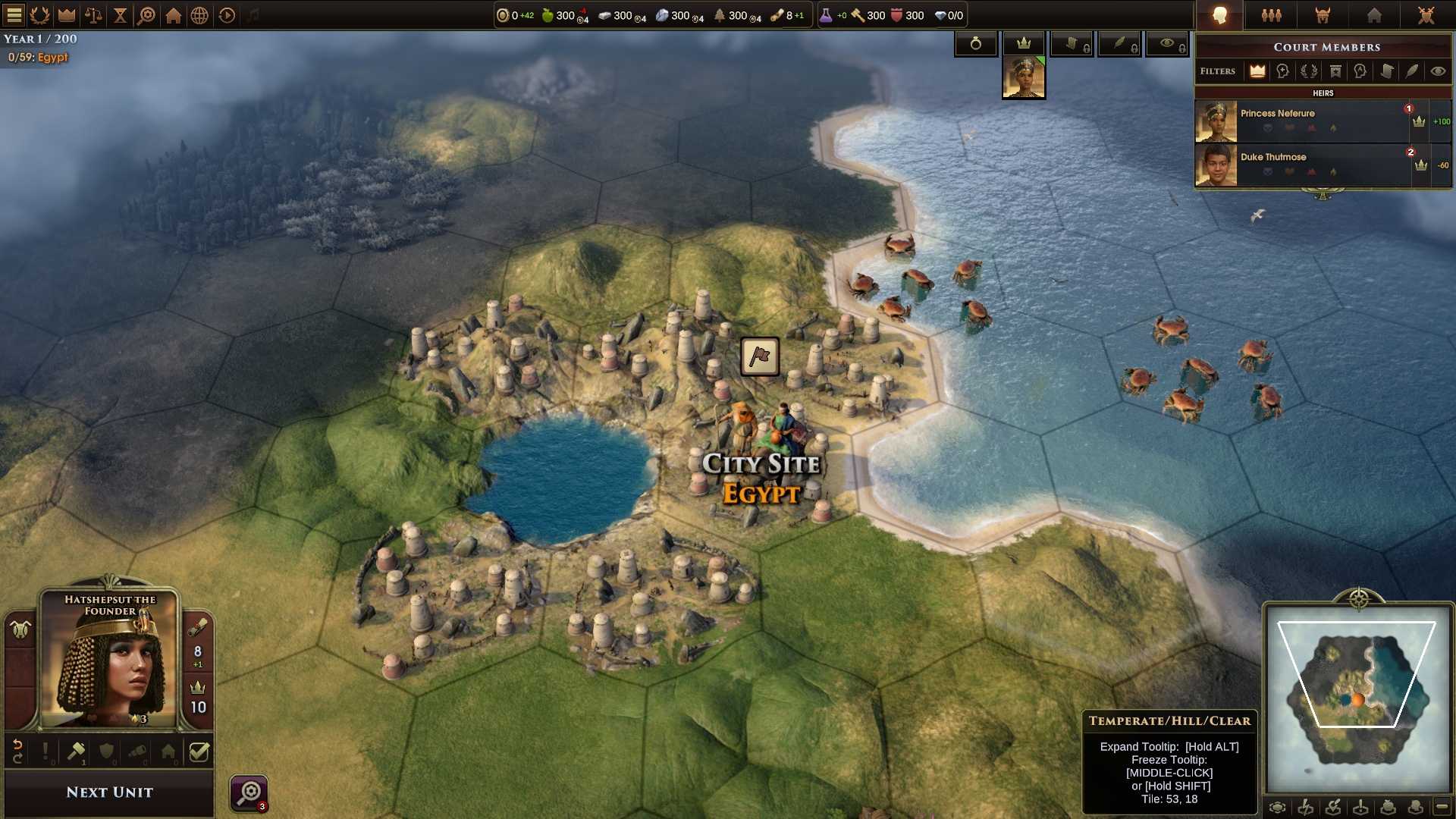Click the home icon in top-left toolbar
The image size is (1456, 819).
coord(174,15)
